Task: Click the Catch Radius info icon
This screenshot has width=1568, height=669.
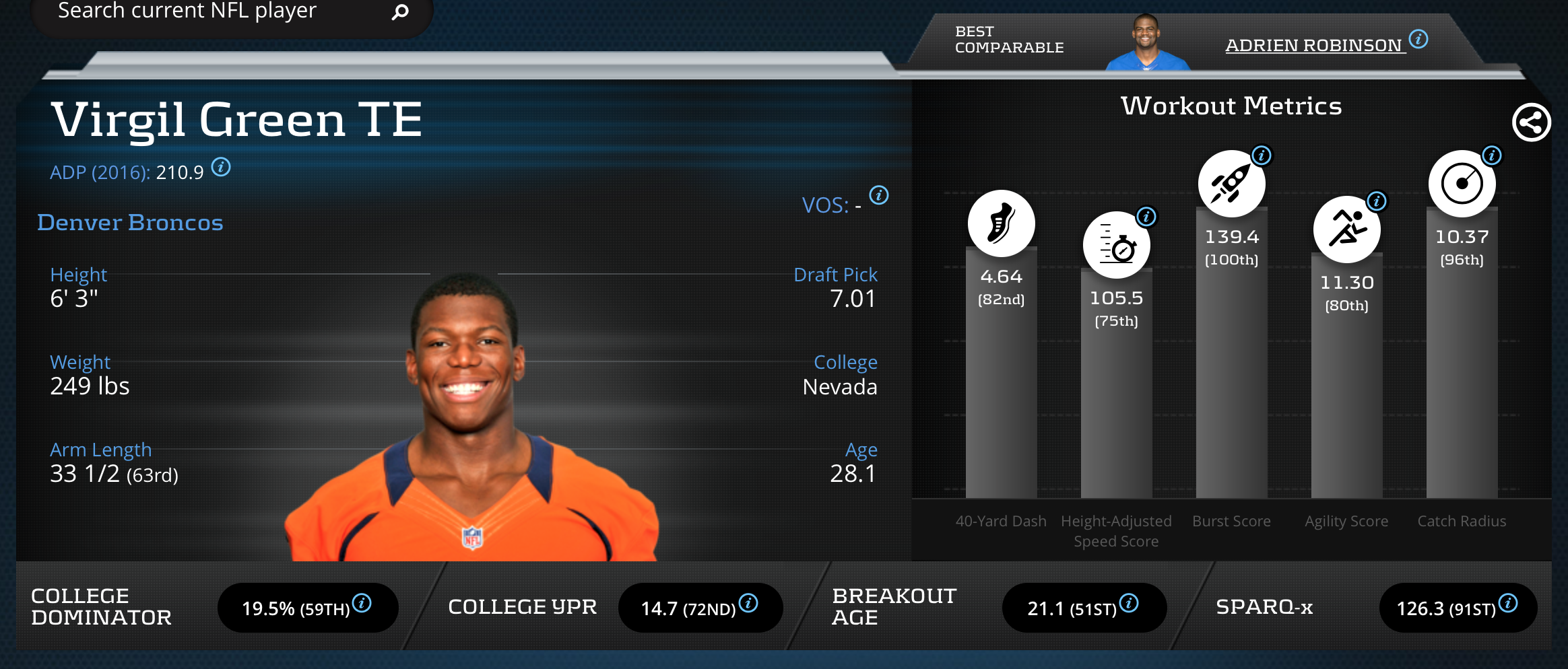Action: pyautogui.click(x=1492, y=155)
